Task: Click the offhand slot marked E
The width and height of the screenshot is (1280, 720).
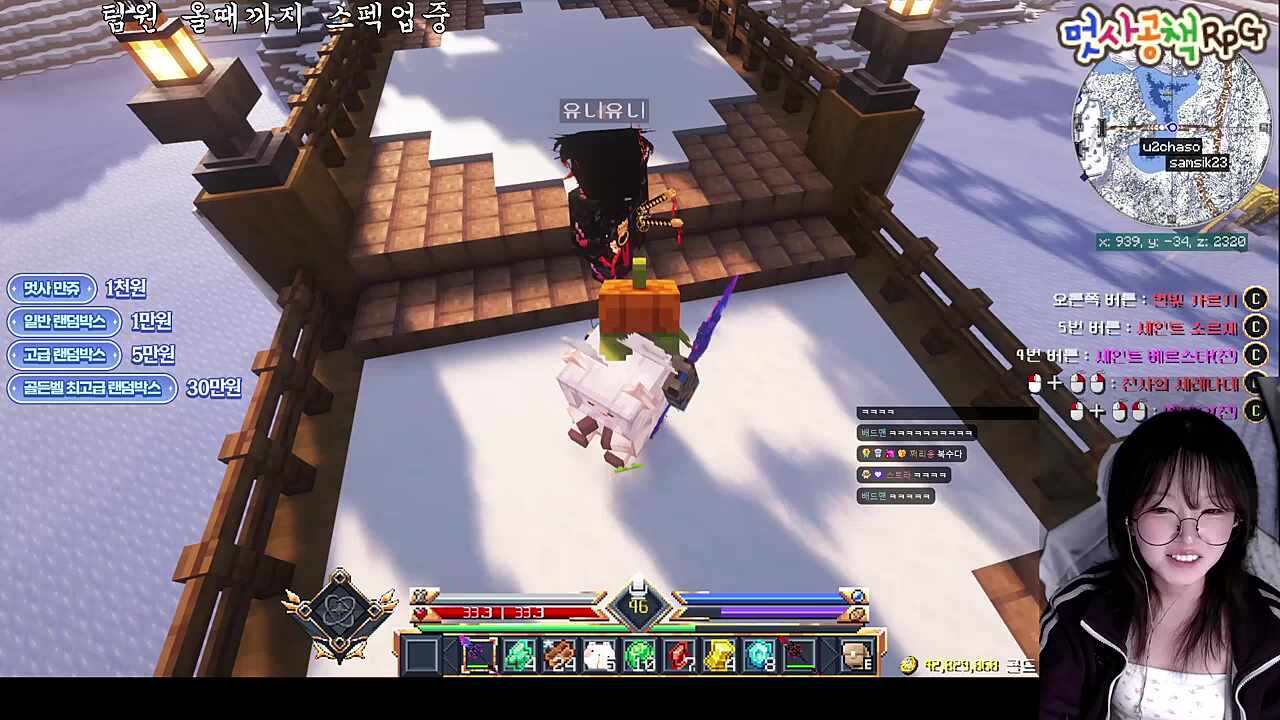Action: pos(856,655)
